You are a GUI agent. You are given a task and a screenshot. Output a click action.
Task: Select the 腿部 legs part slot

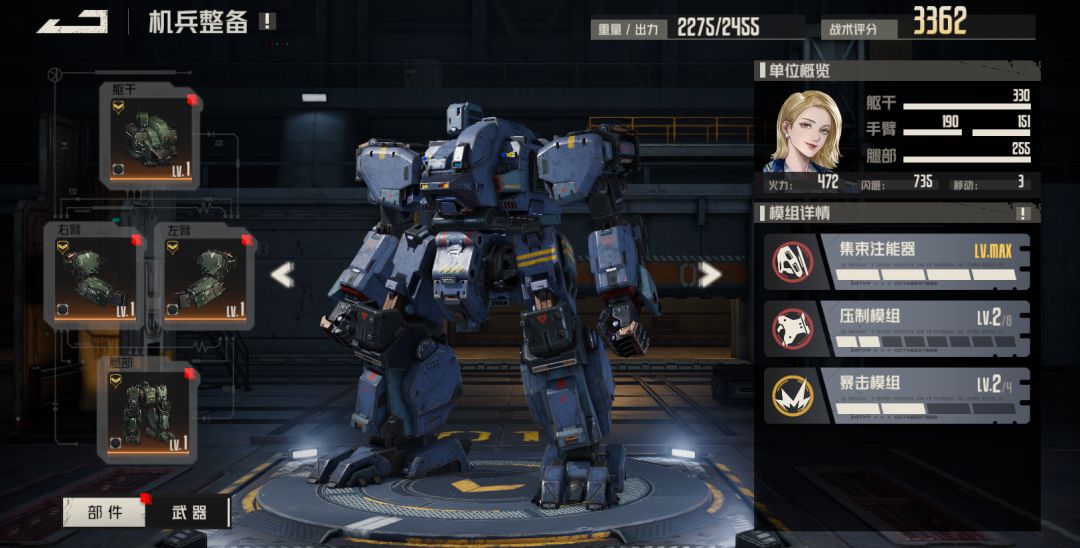tap(149, 410)
